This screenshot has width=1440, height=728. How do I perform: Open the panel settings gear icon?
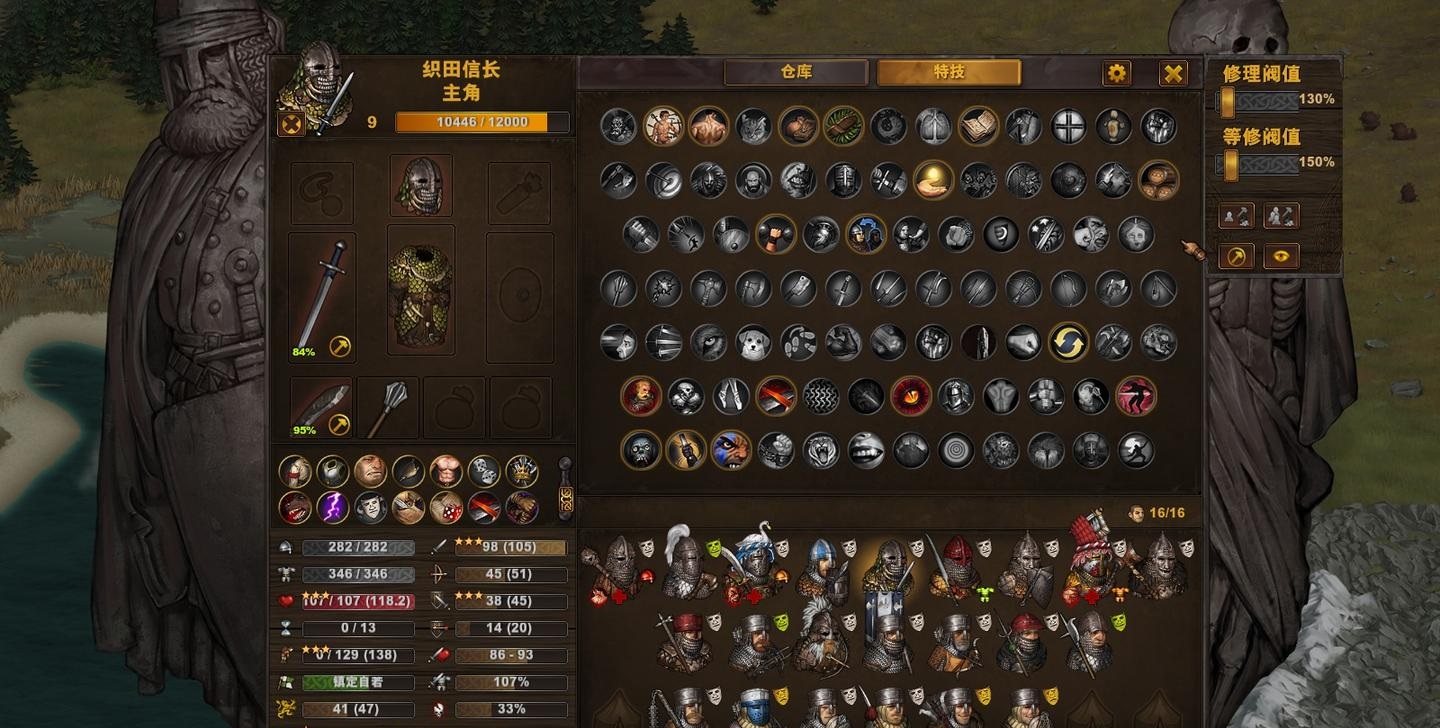pyautogui.click(x=1115, y=72)
